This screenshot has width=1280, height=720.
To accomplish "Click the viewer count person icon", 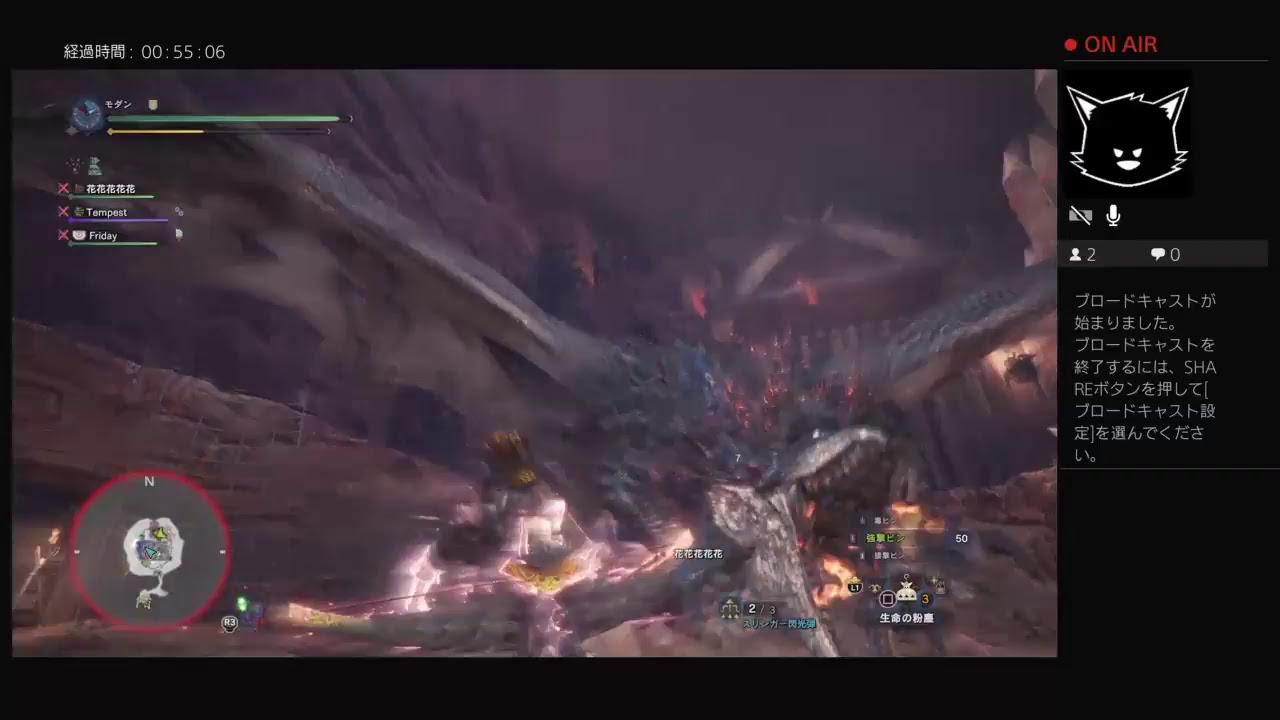I will point(1075,254).
